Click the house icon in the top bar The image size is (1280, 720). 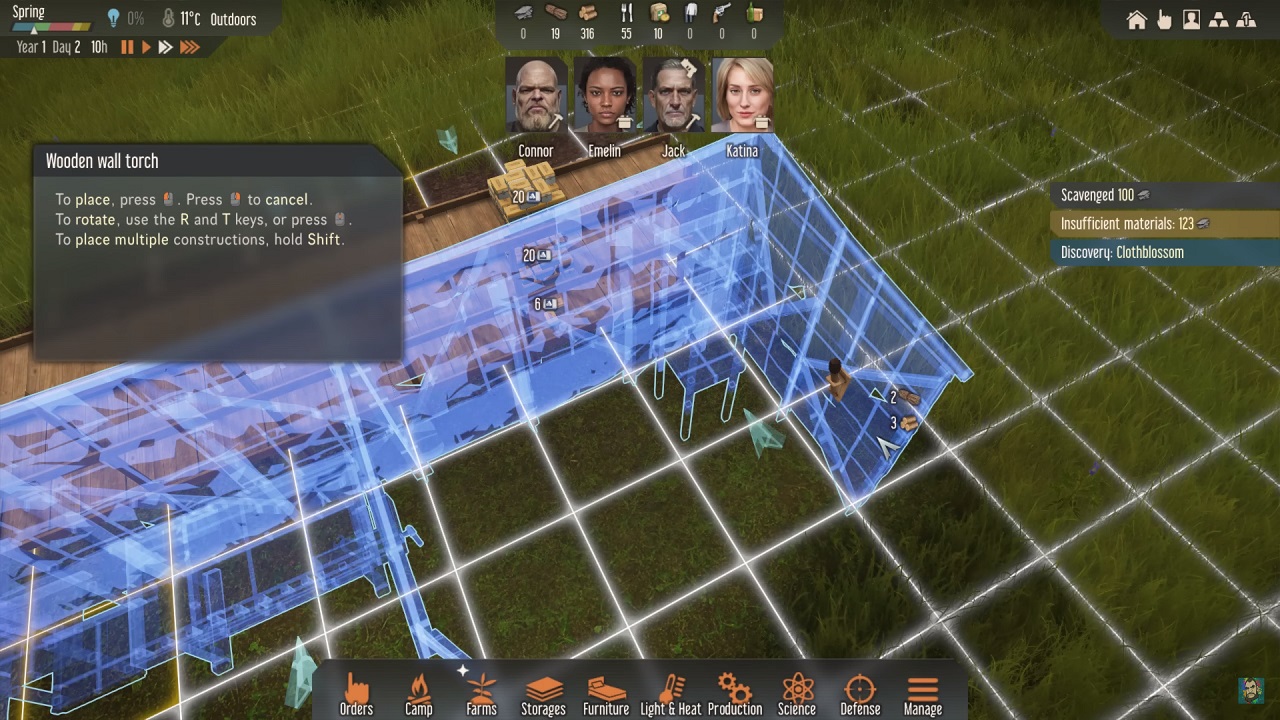point(1137,20)
